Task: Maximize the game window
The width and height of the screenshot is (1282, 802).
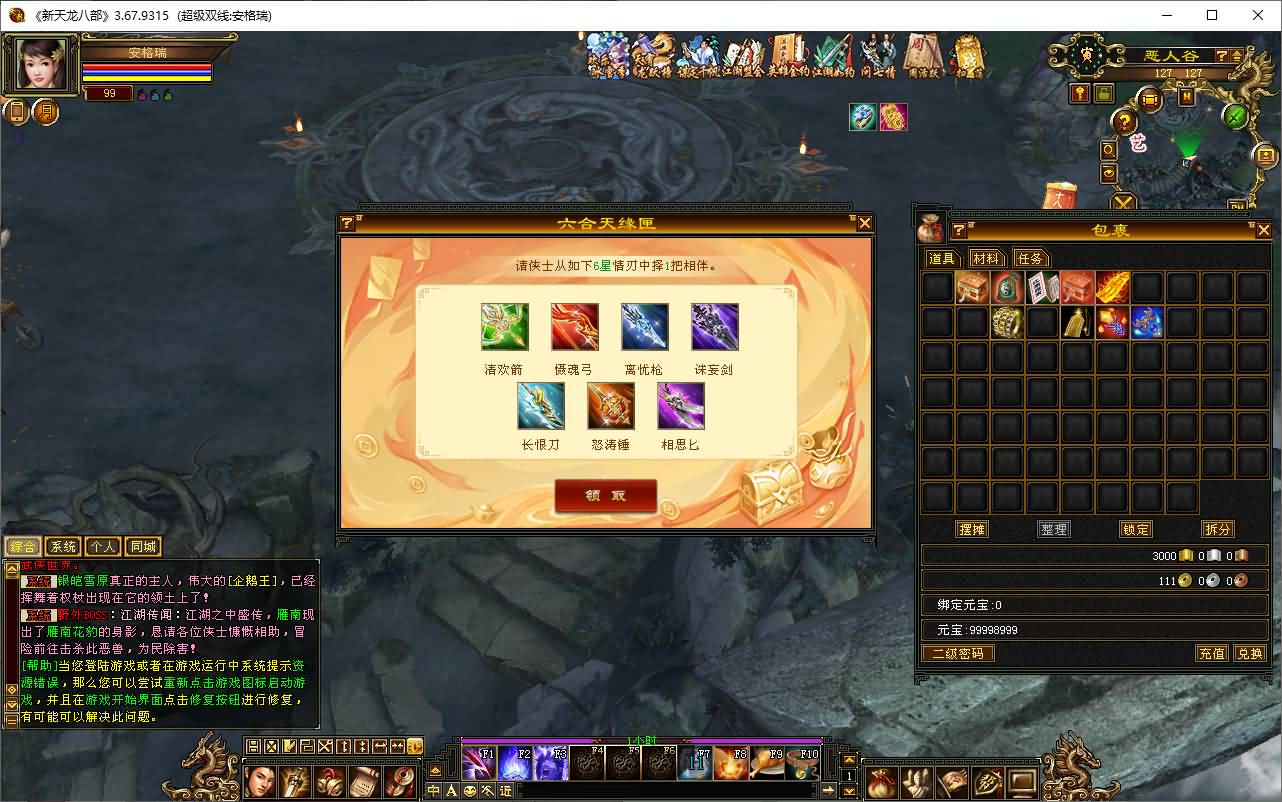Action: [x=1212, y=15]
